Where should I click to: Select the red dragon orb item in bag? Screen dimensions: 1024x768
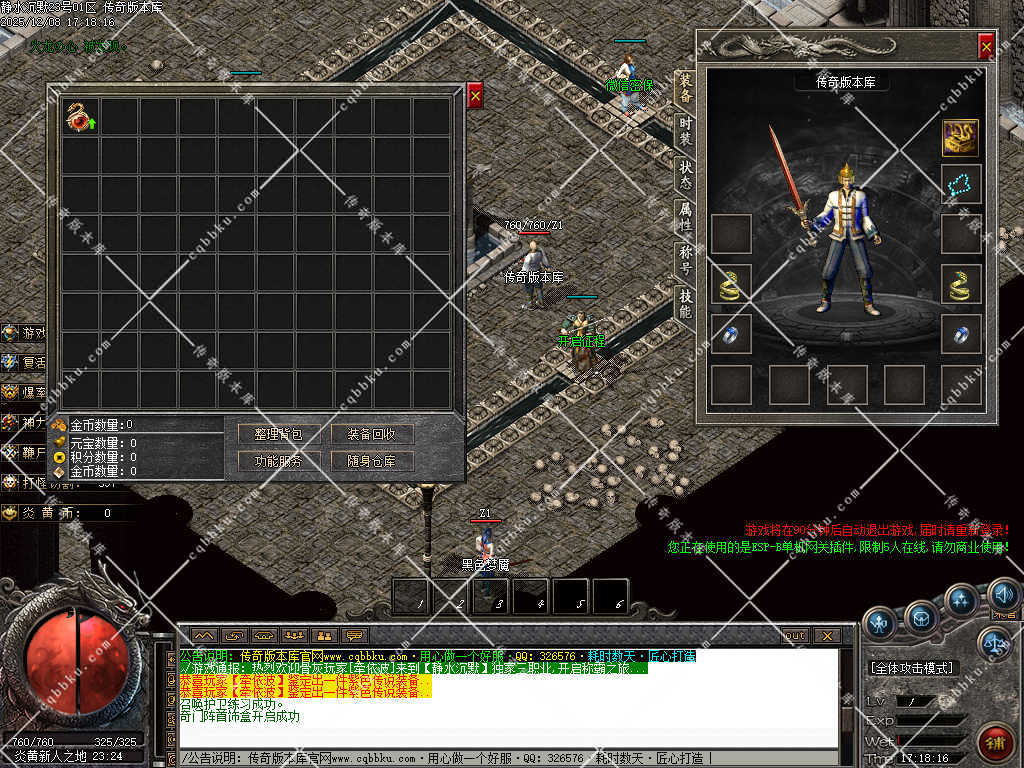point(80,118)
